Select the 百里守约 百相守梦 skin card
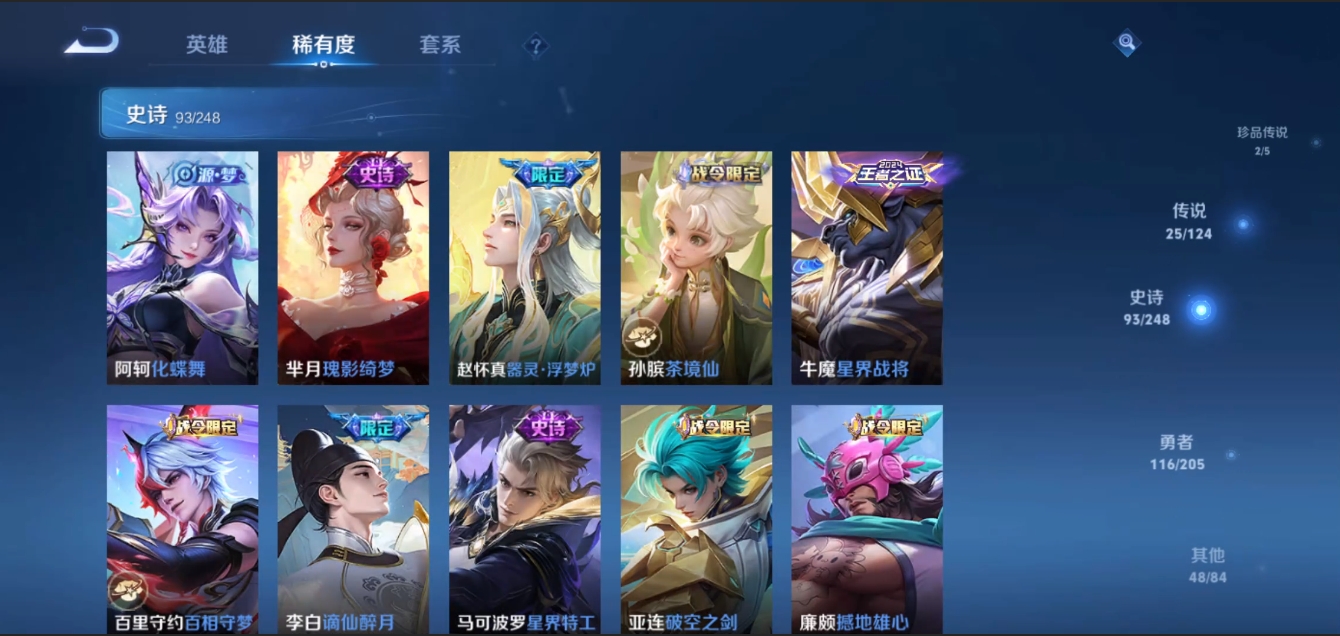The height and width of the screenshot is (636, 1340). 182,520
